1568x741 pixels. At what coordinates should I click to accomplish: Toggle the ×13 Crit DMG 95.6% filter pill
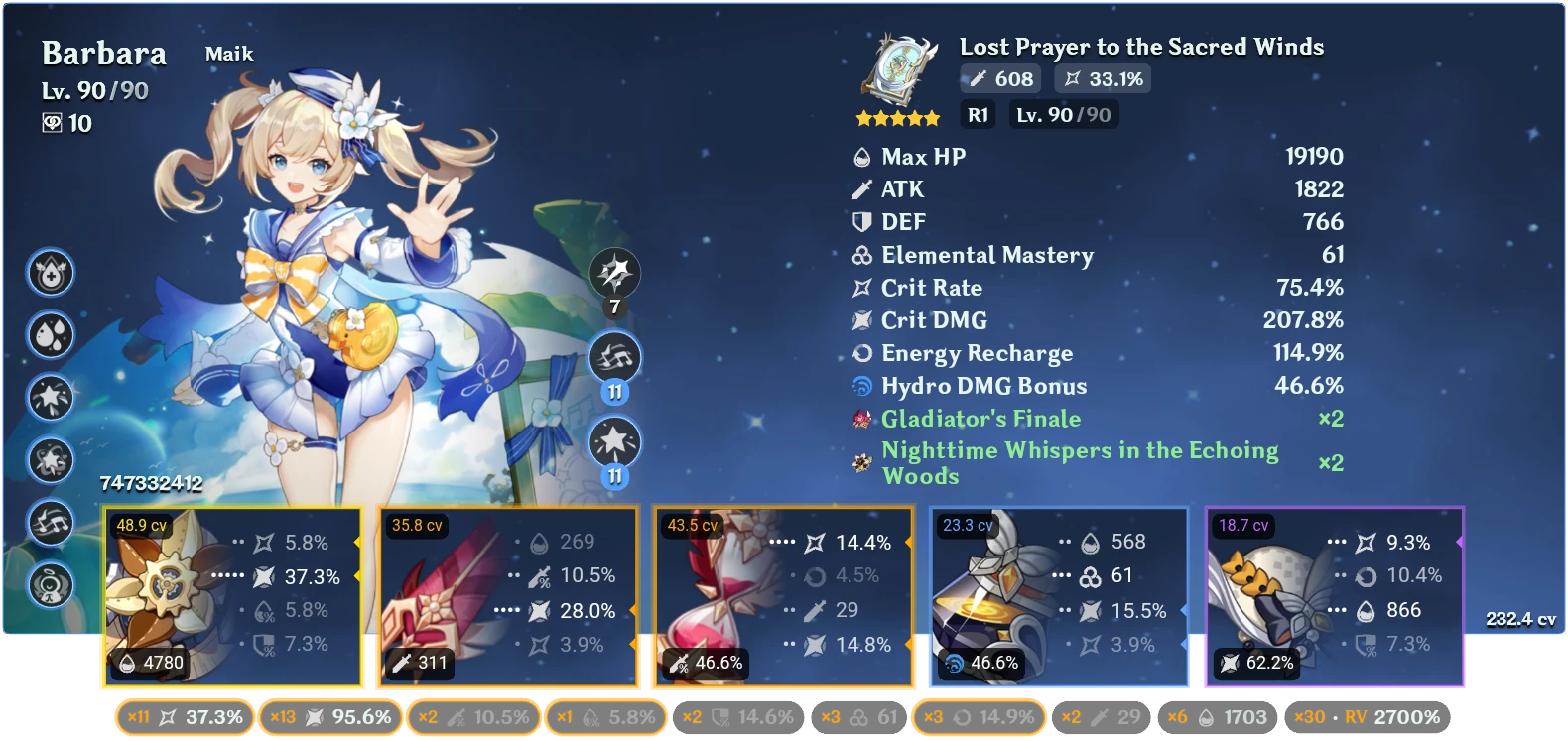pos(330,715)
